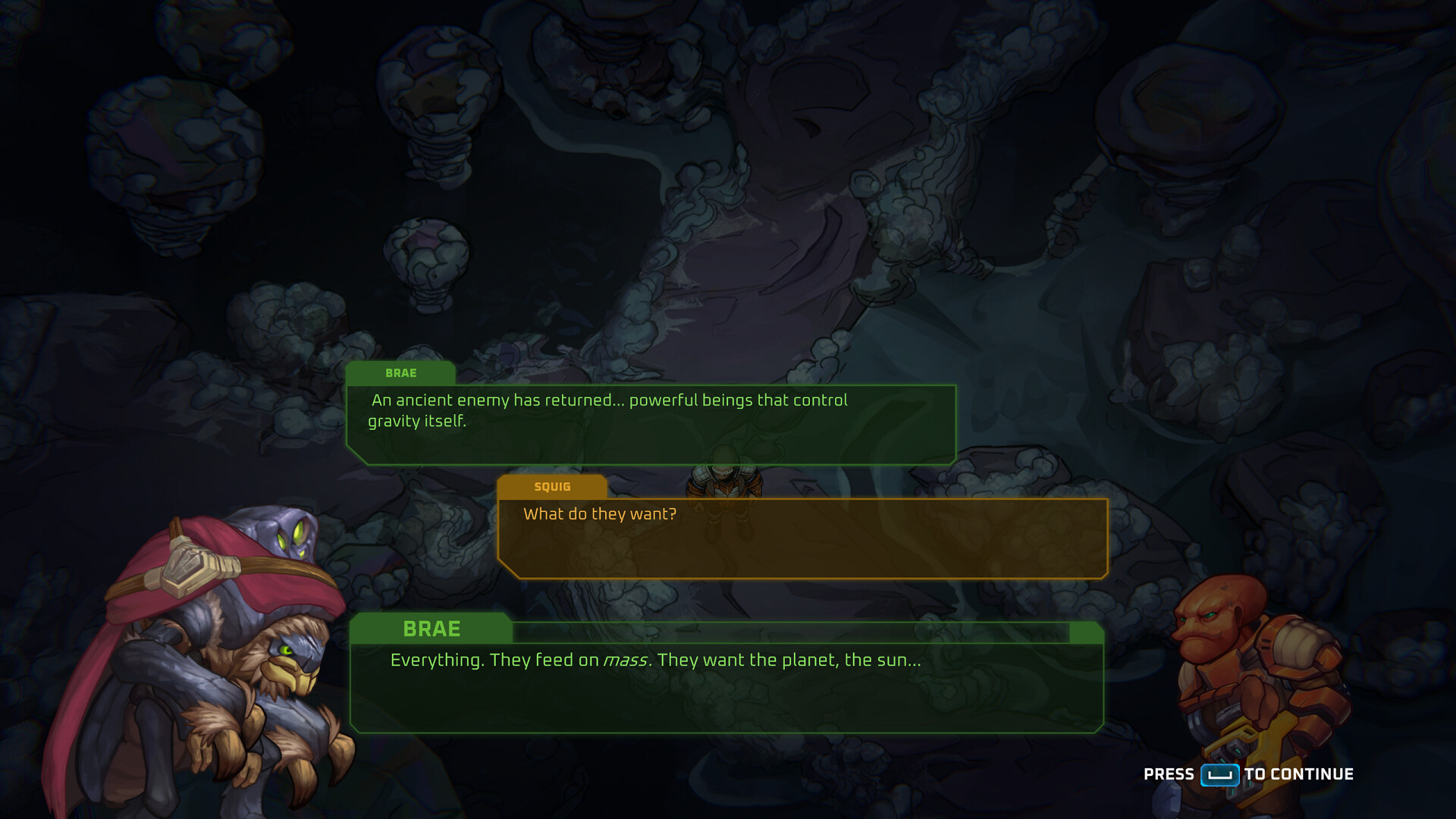The height and width of the screenshot is (819, 1456).
Task: Click the lower BRAE name header
Action: click(430, 629)
